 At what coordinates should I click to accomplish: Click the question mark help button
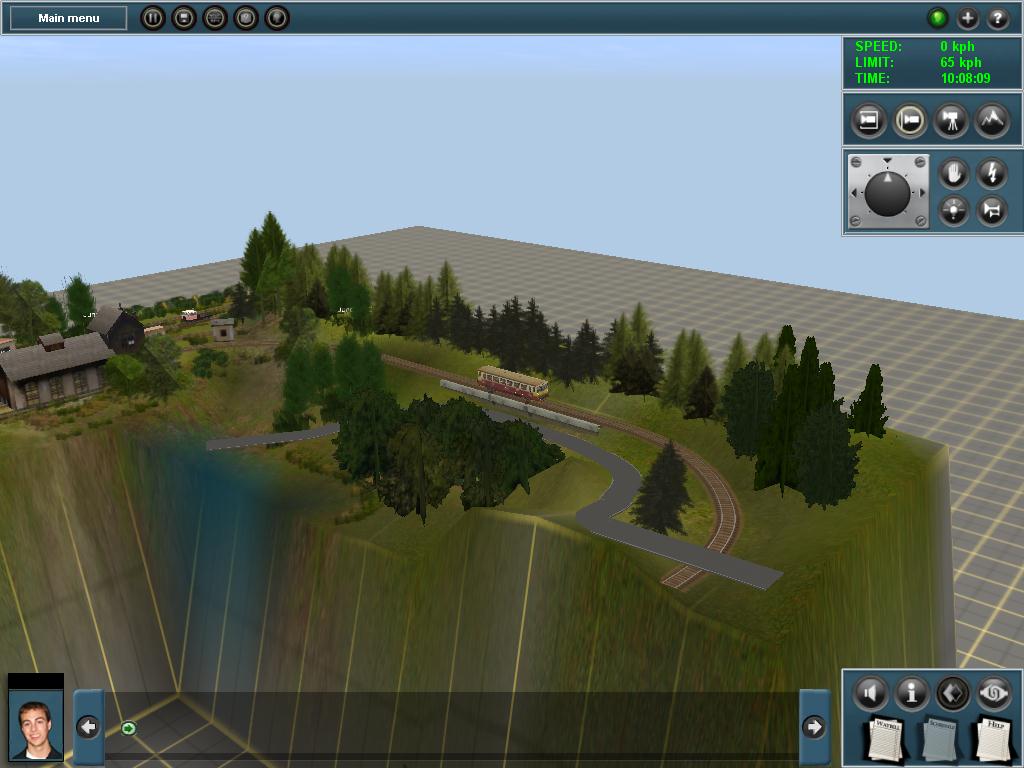[997, 18]
